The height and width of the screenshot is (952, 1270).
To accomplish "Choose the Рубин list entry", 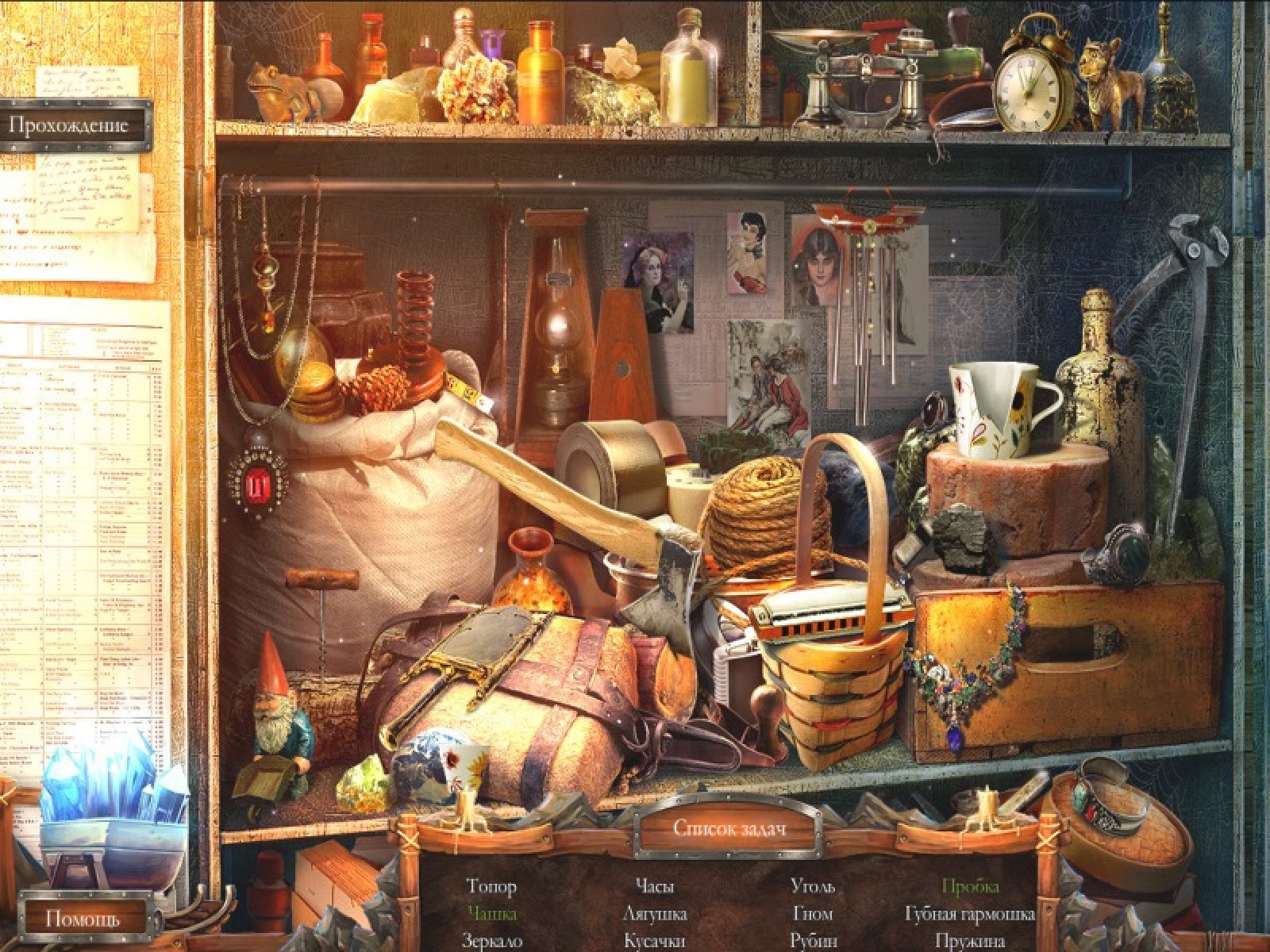I will pos(814,941).
